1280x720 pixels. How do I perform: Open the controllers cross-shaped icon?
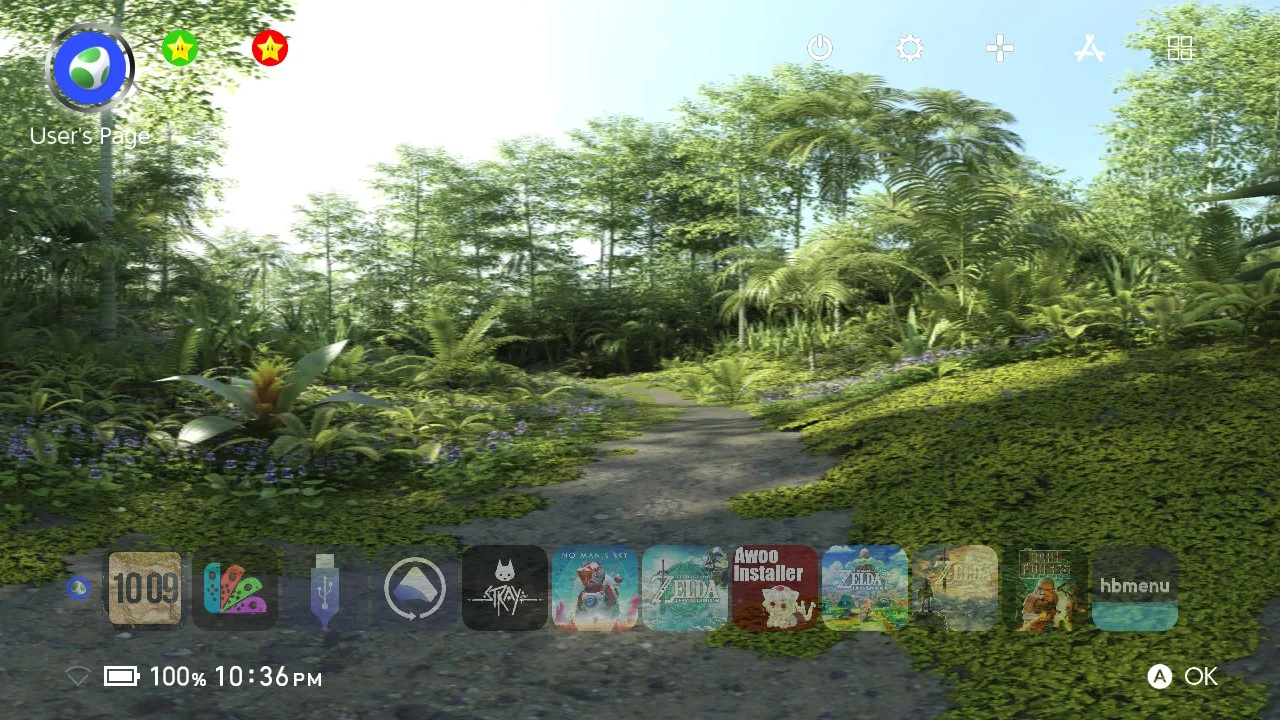(x=1000, y=48)
